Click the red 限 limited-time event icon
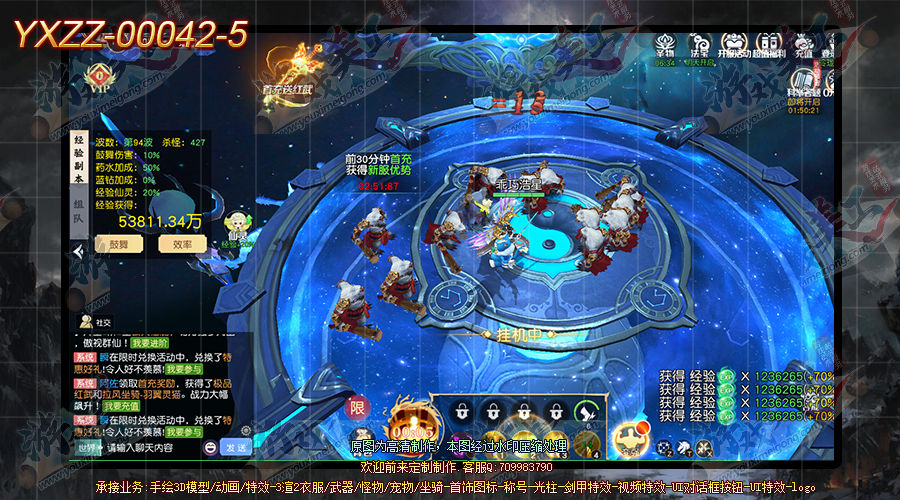The height and width of the screenshot is (500, 900). click(x=357, y=407)
